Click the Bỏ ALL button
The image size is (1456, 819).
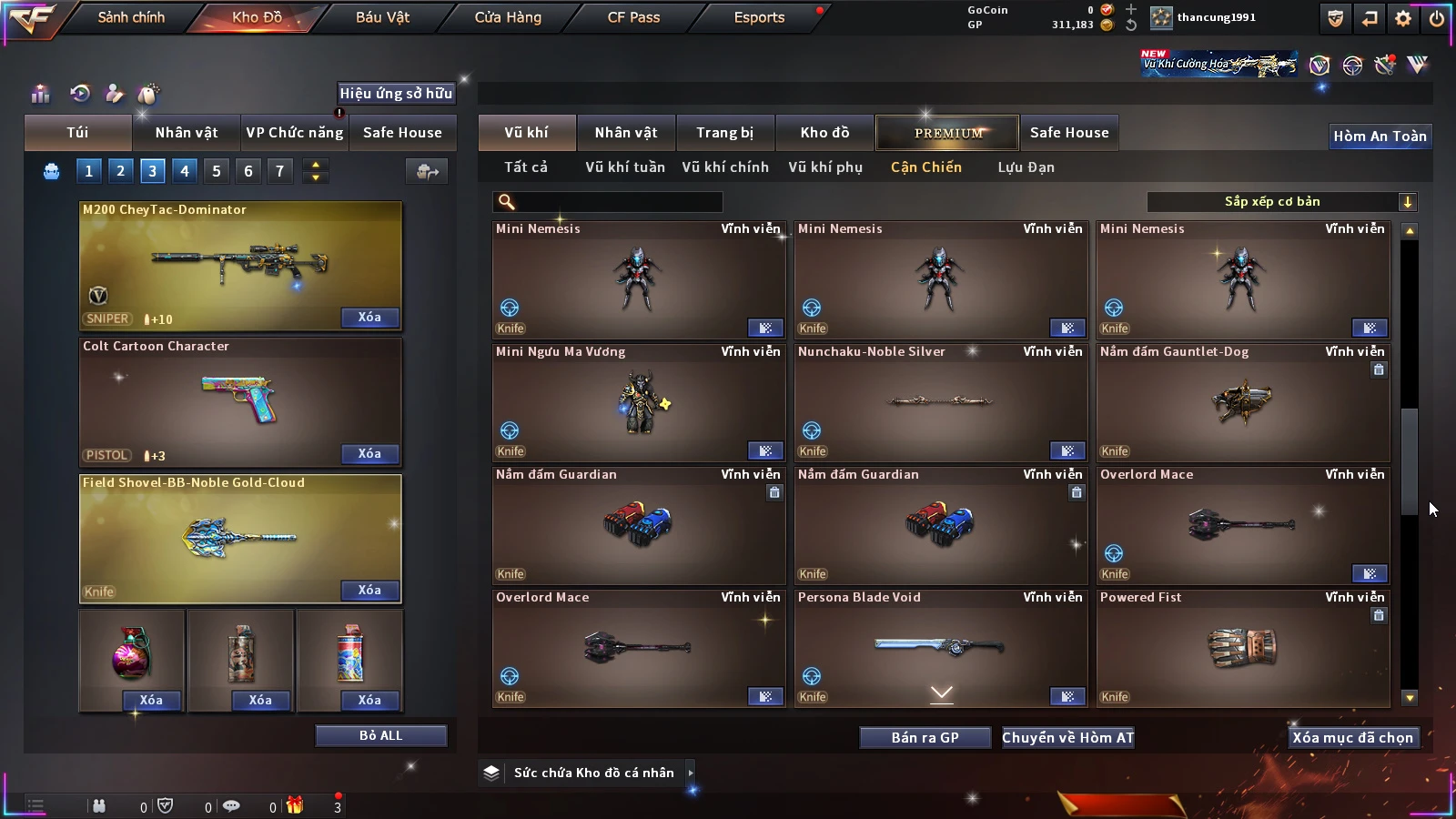pos(380,735)
